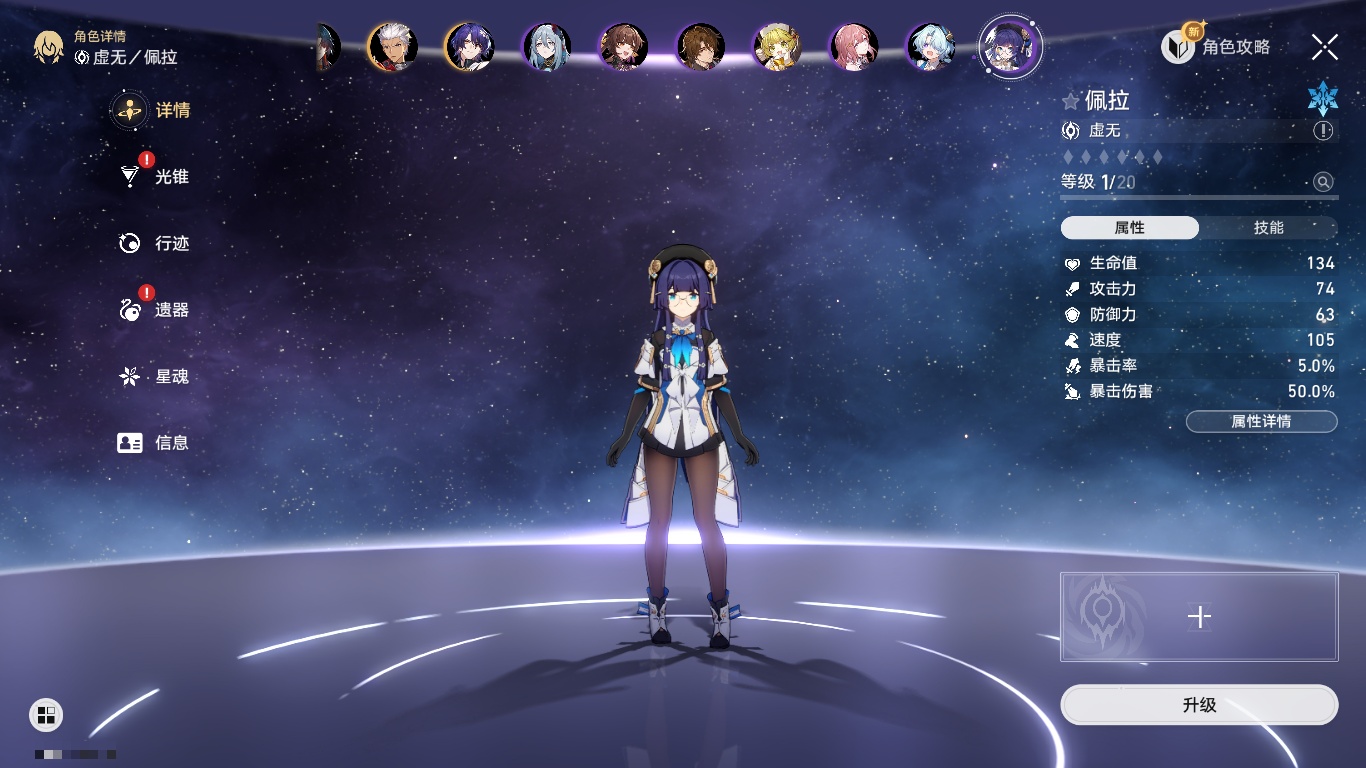Open the 详情 details menu entry
Viewport: 1366px width, 768px height.
click(152, 110)
